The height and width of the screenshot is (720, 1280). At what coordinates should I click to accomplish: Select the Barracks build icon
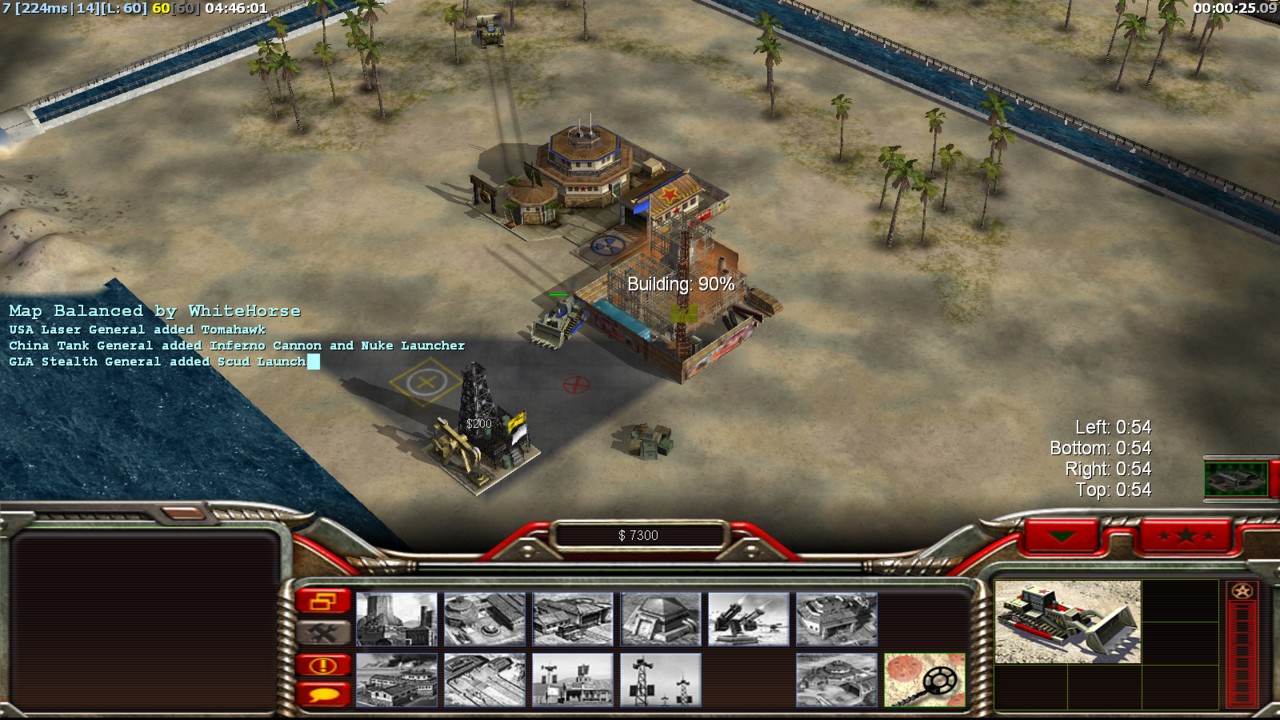(485, 619)
